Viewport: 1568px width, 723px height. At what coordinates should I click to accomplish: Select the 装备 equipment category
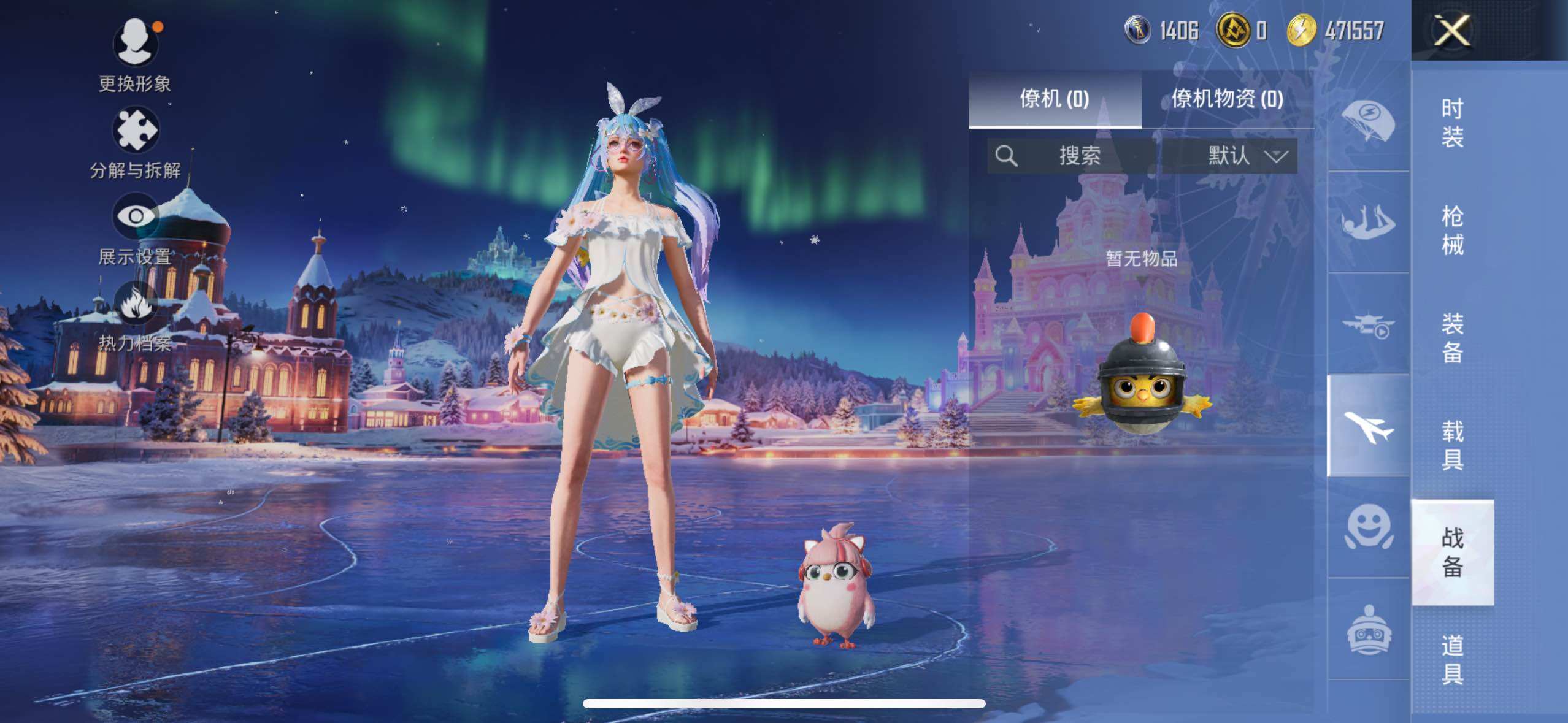click(1452, 338)
